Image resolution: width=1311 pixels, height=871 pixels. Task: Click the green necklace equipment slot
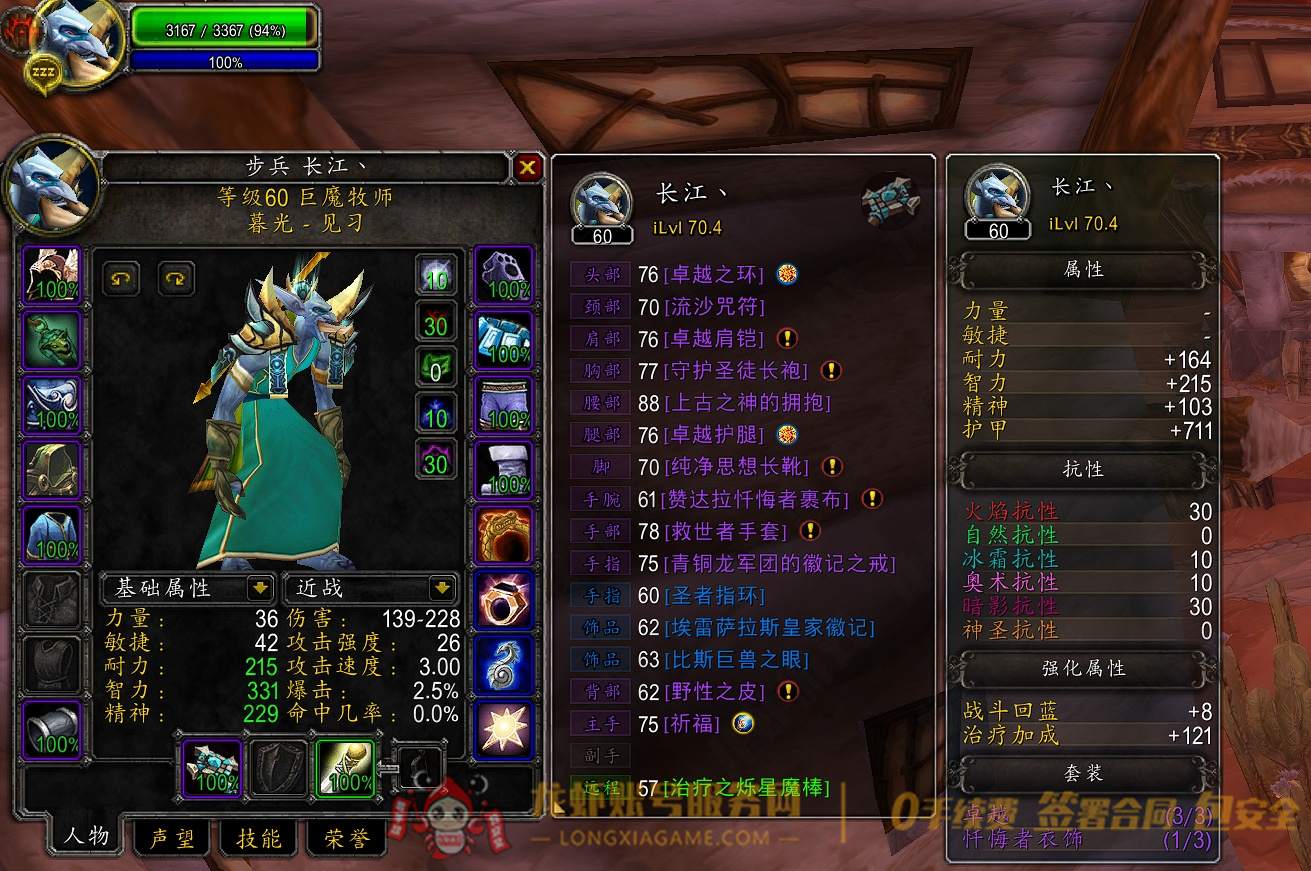point(52,340)
